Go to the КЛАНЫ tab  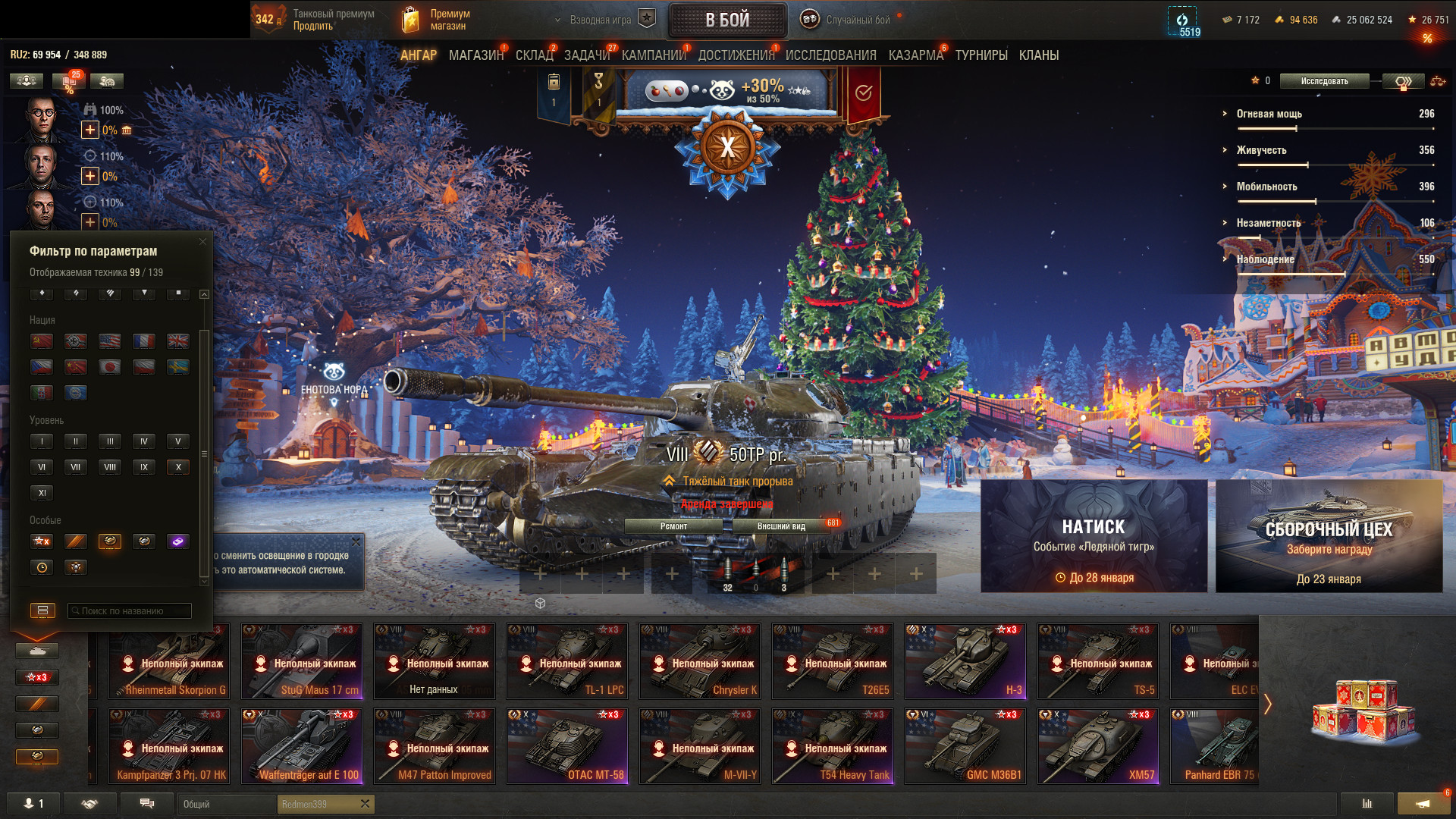point(1038,55)
